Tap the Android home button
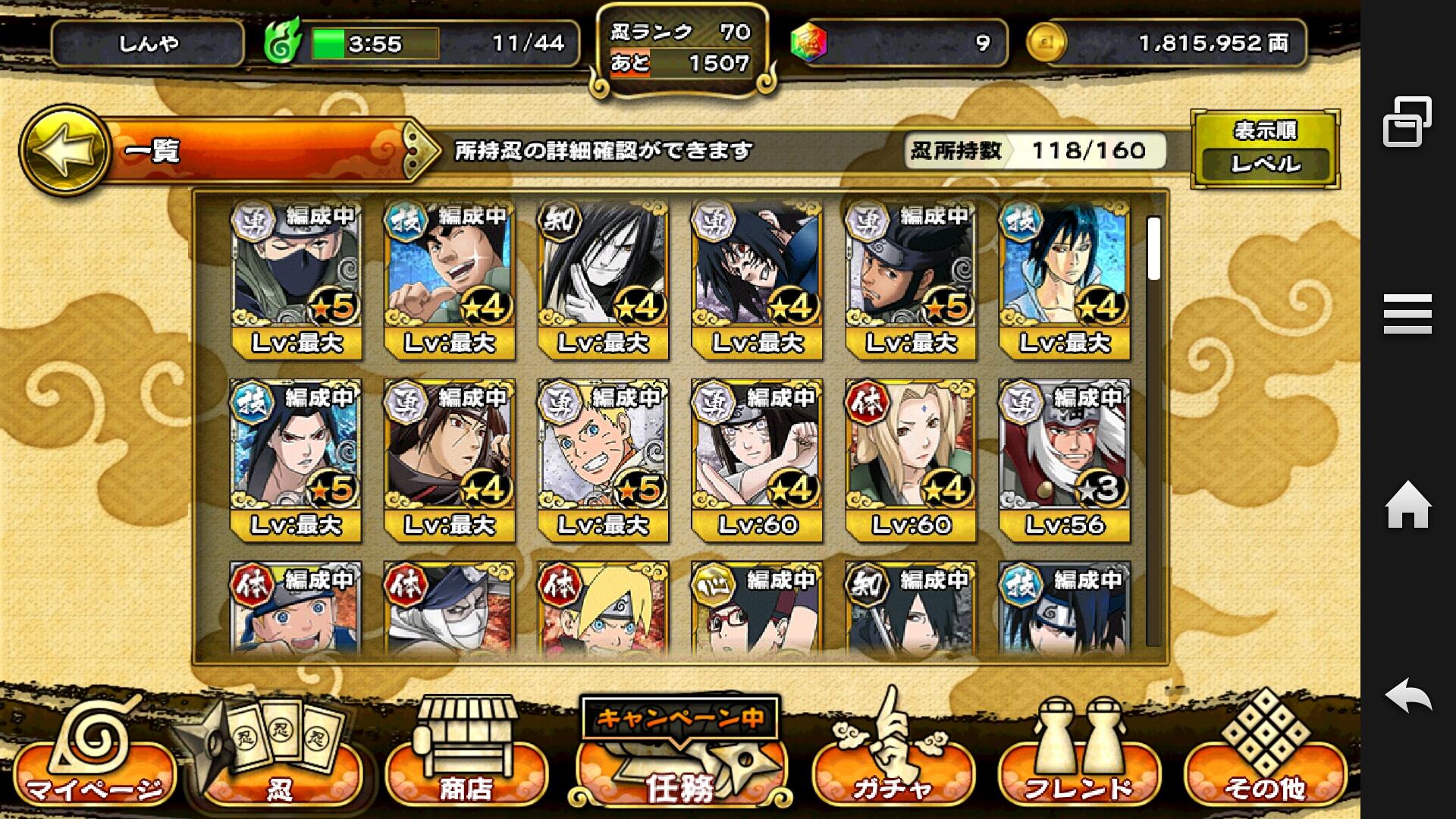Viewport: 1456px width, 819px height. pyautogui.click(x=1407, y=505)
